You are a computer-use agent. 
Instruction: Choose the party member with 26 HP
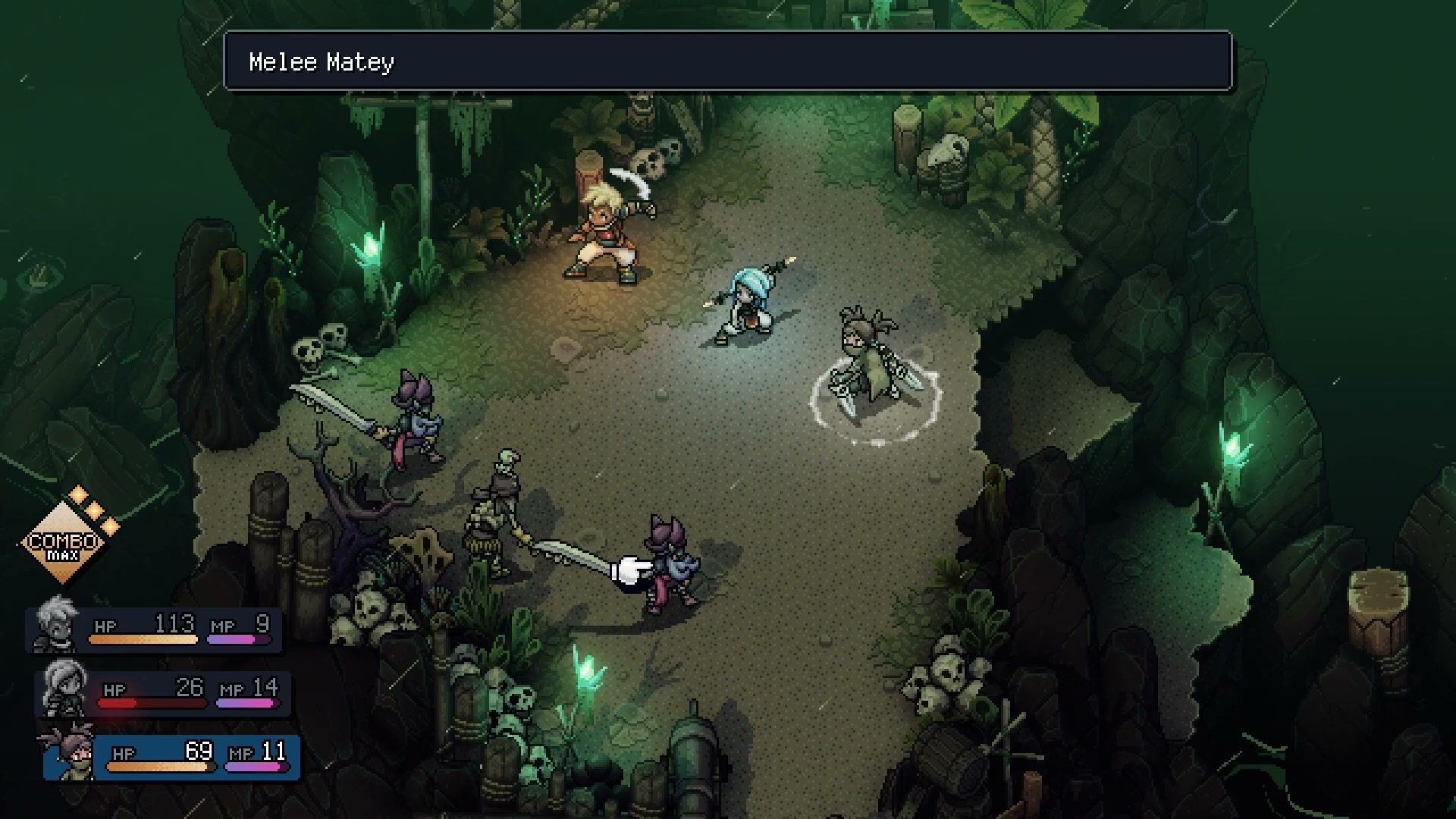pos(165,693)
